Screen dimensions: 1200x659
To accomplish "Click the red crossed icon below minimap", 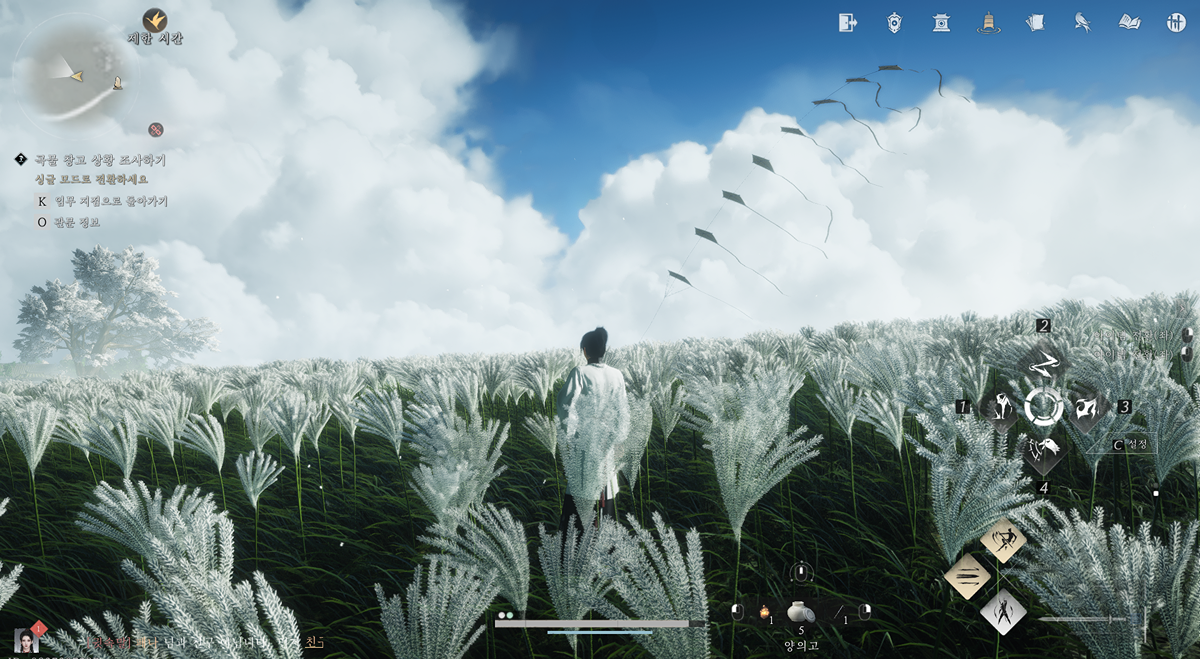I will [x=155, y=129].
